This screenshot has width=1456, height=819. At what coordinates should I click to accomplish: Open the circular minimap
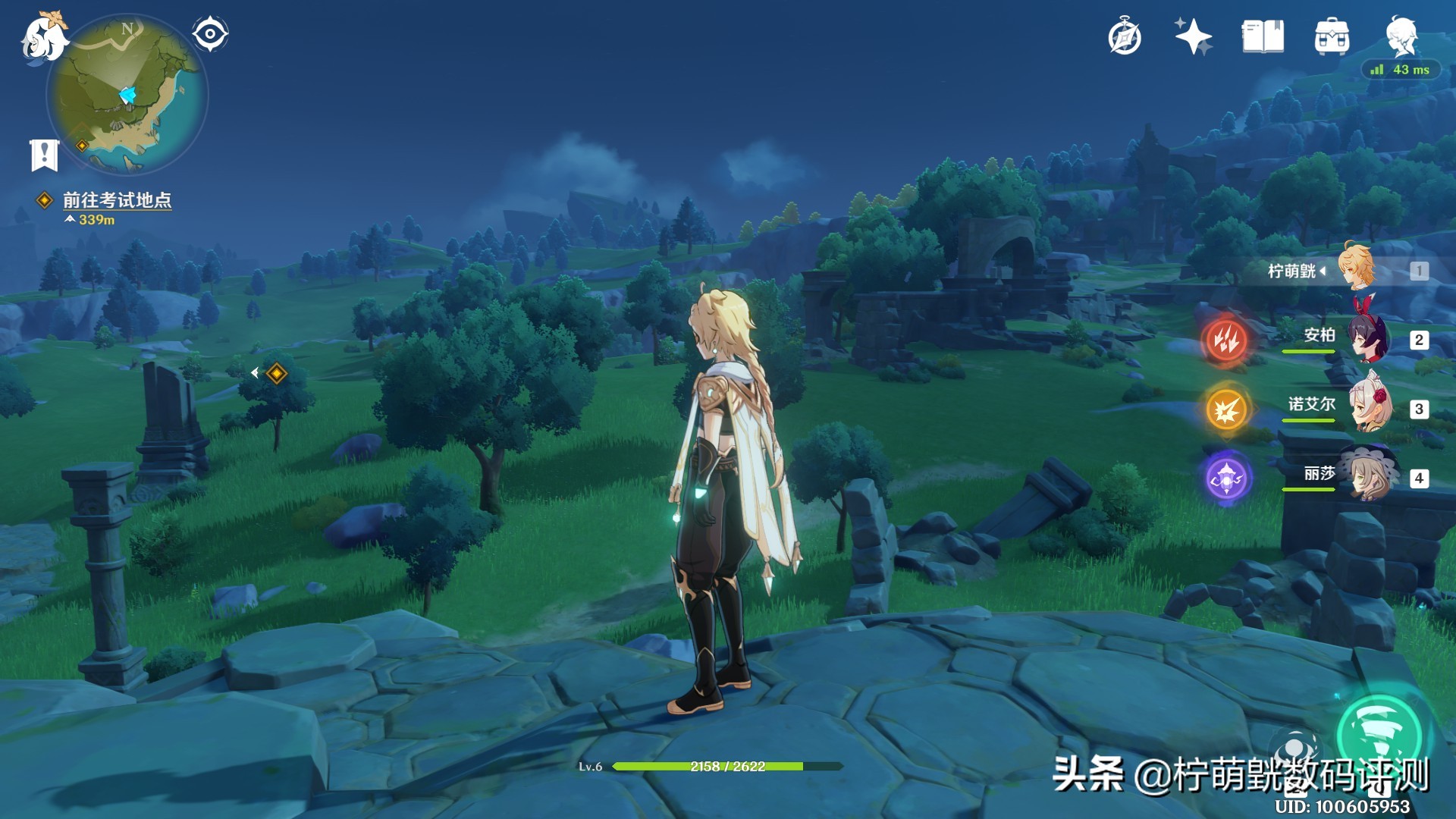[x=127, y=96]
